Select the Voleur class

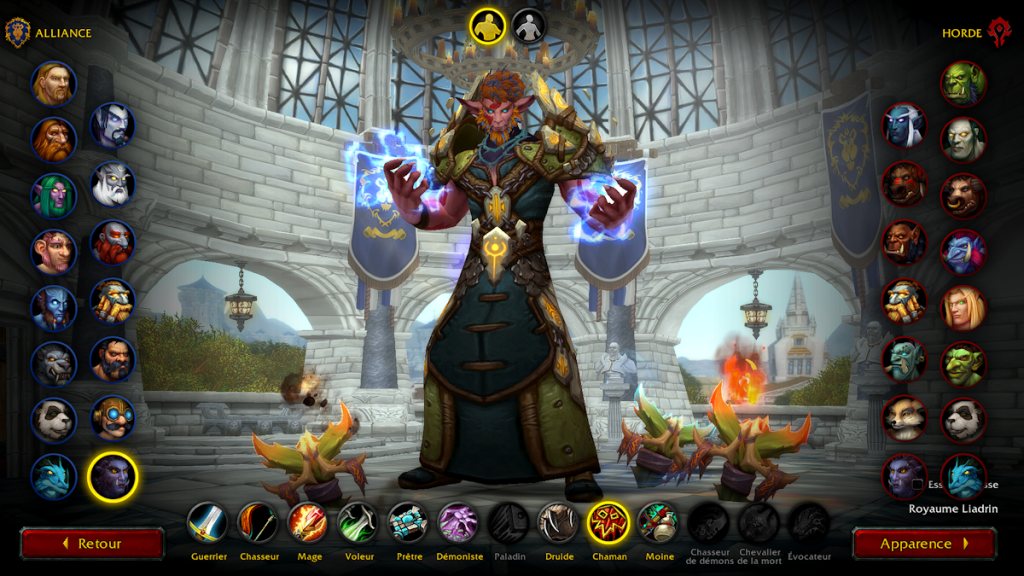click(358, 522)
